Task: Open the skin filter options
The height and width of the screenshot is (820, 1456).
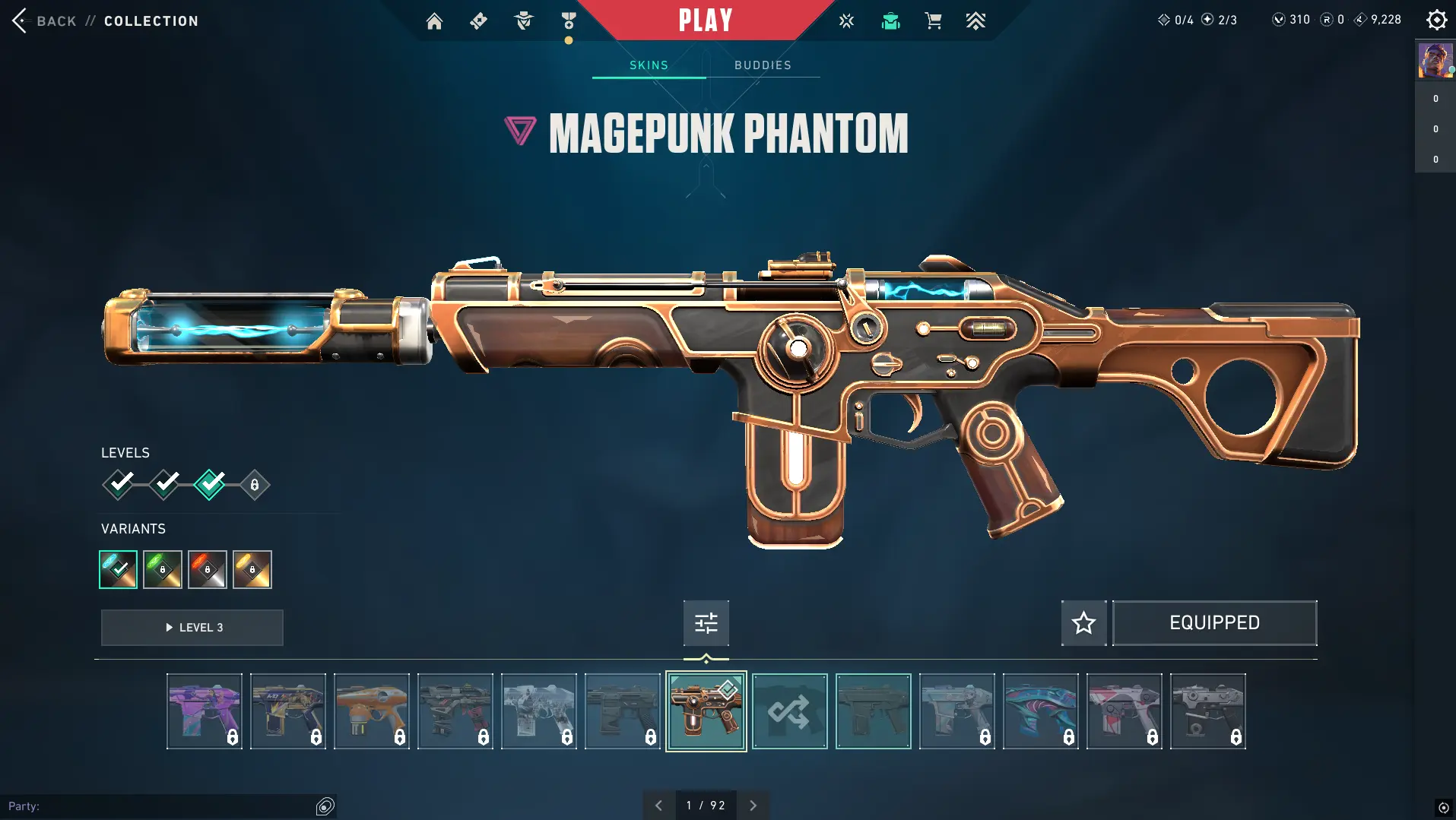Action: pos(706,623)
